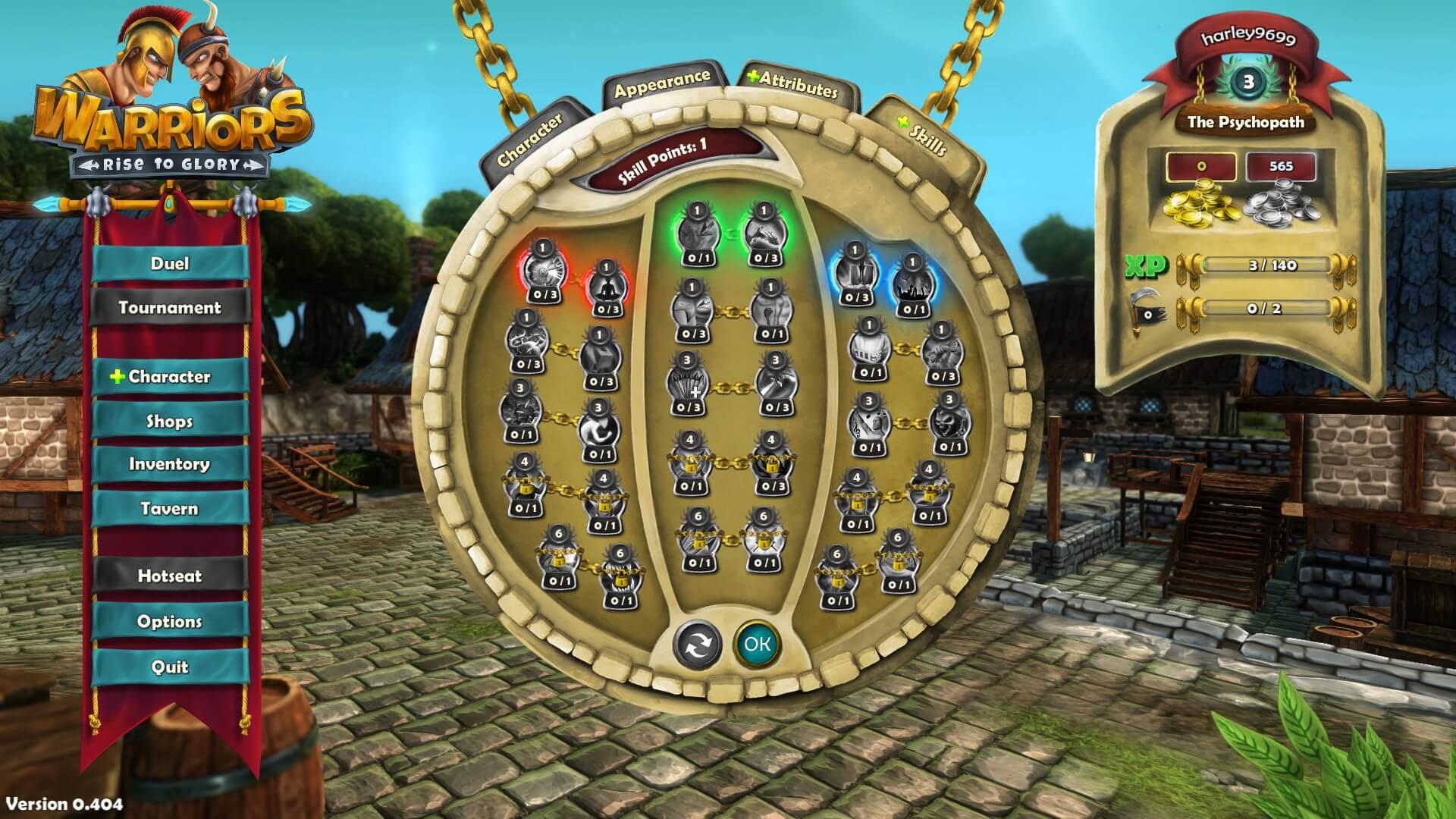The image size is (1456, 819).
Task: Select the Skills tab
Action: (x=924, y=135)
